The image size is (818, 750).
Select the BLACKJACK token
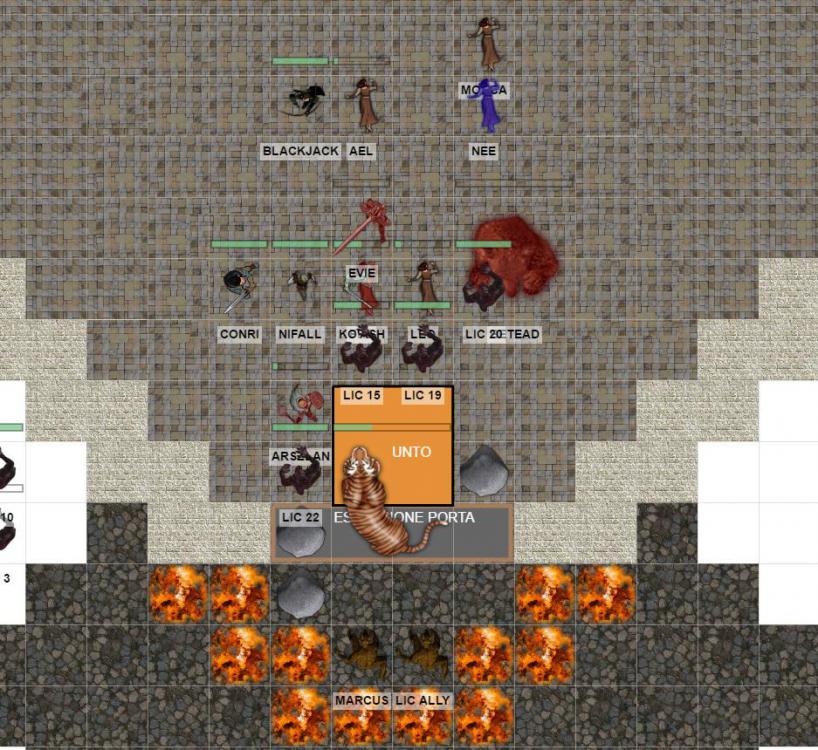click(x=303, y=100)
